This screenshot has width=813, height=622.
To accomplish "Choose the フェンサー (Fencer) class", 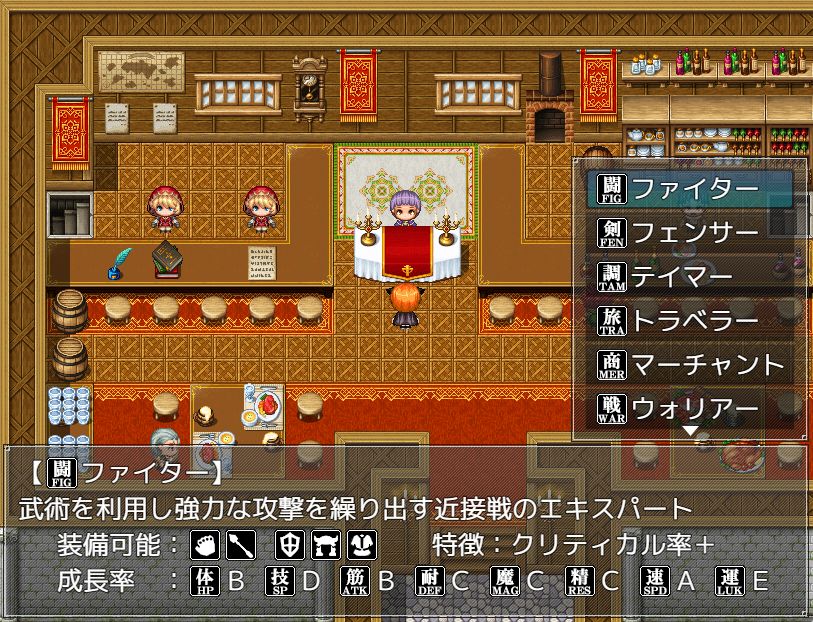I will point(692,232).
